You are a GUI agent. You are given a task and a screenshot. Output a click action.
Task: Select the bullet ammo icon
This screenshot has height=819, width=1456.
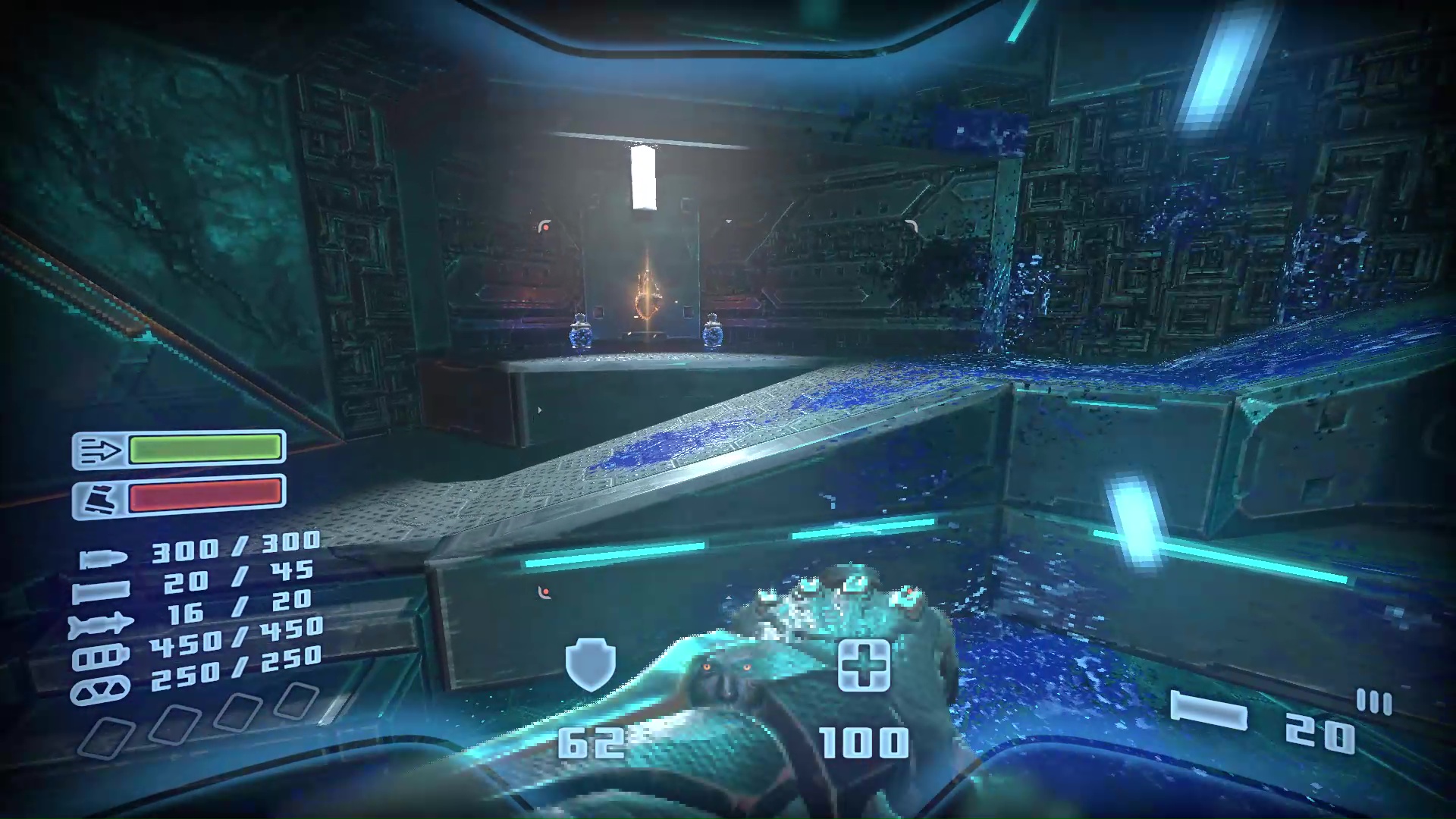coord(102,557)
